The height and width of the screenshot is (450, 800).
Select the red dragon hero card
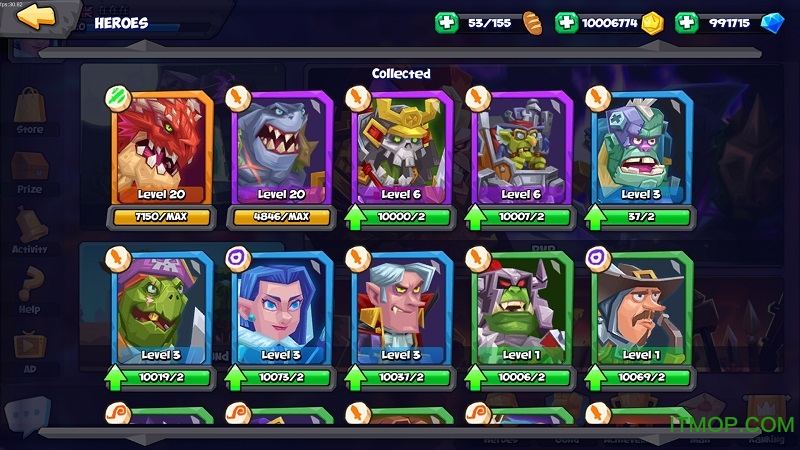[162, 147]
